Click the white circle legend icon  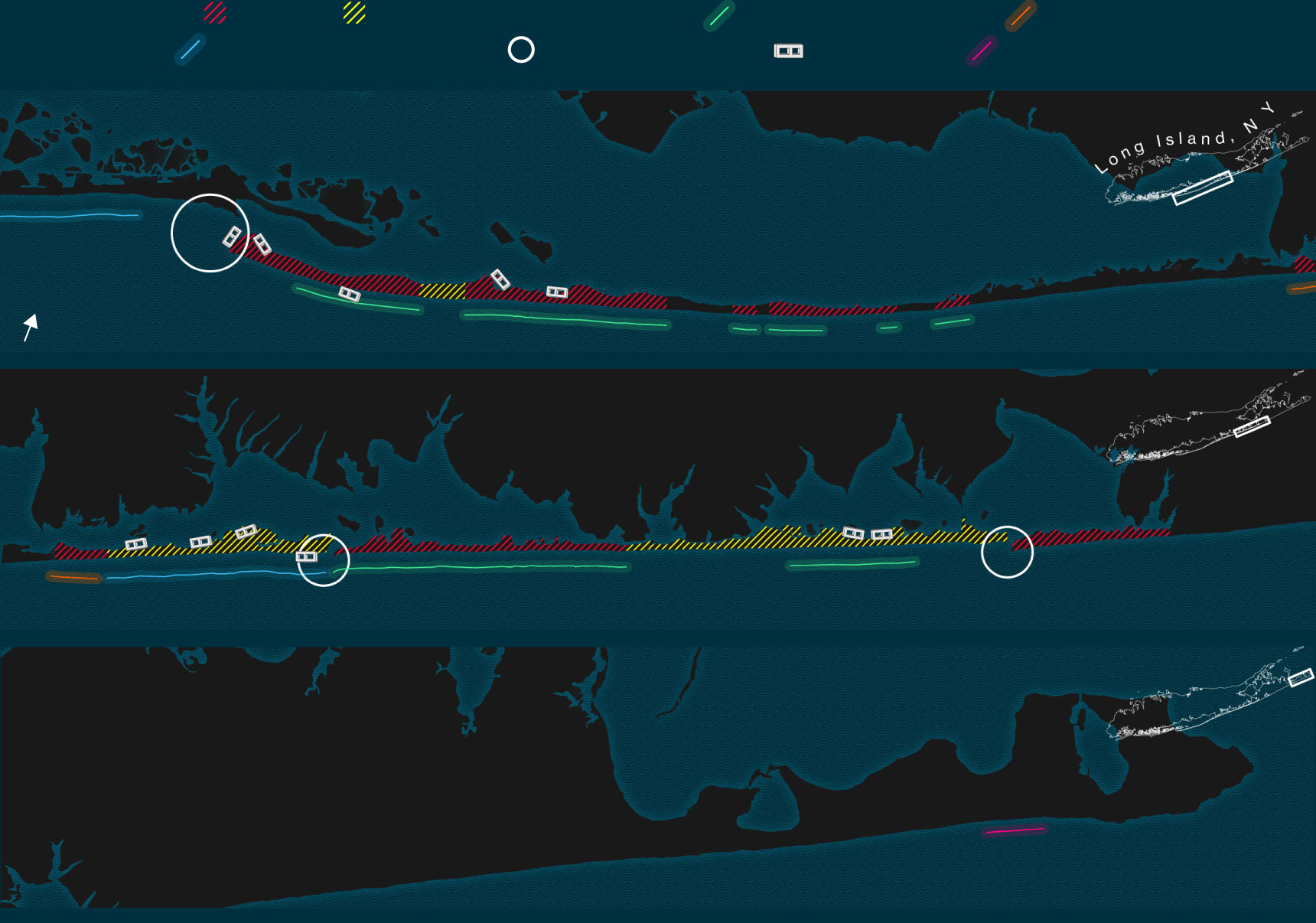pos(521,50)
